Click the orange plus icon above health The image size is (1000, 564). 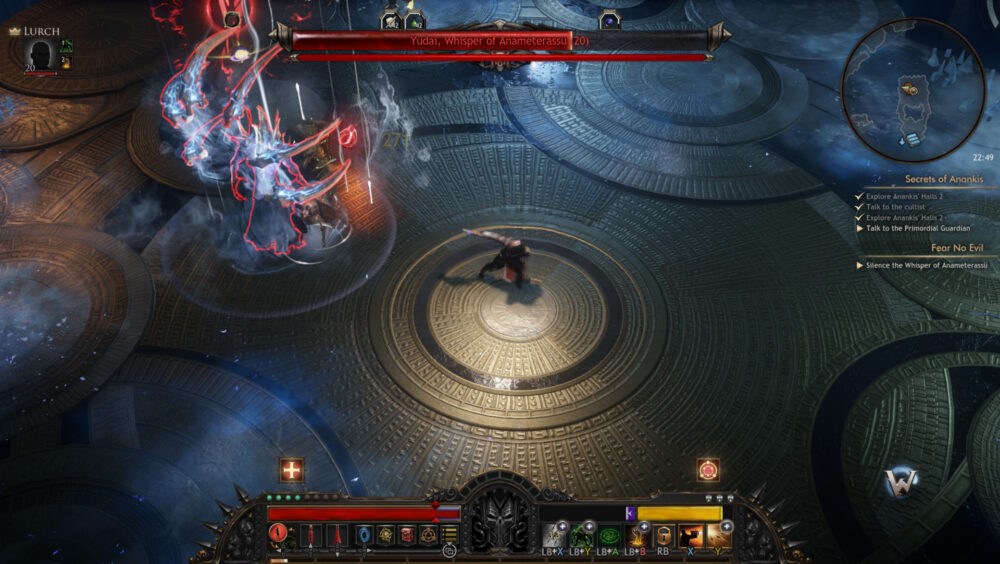(291, 470)
